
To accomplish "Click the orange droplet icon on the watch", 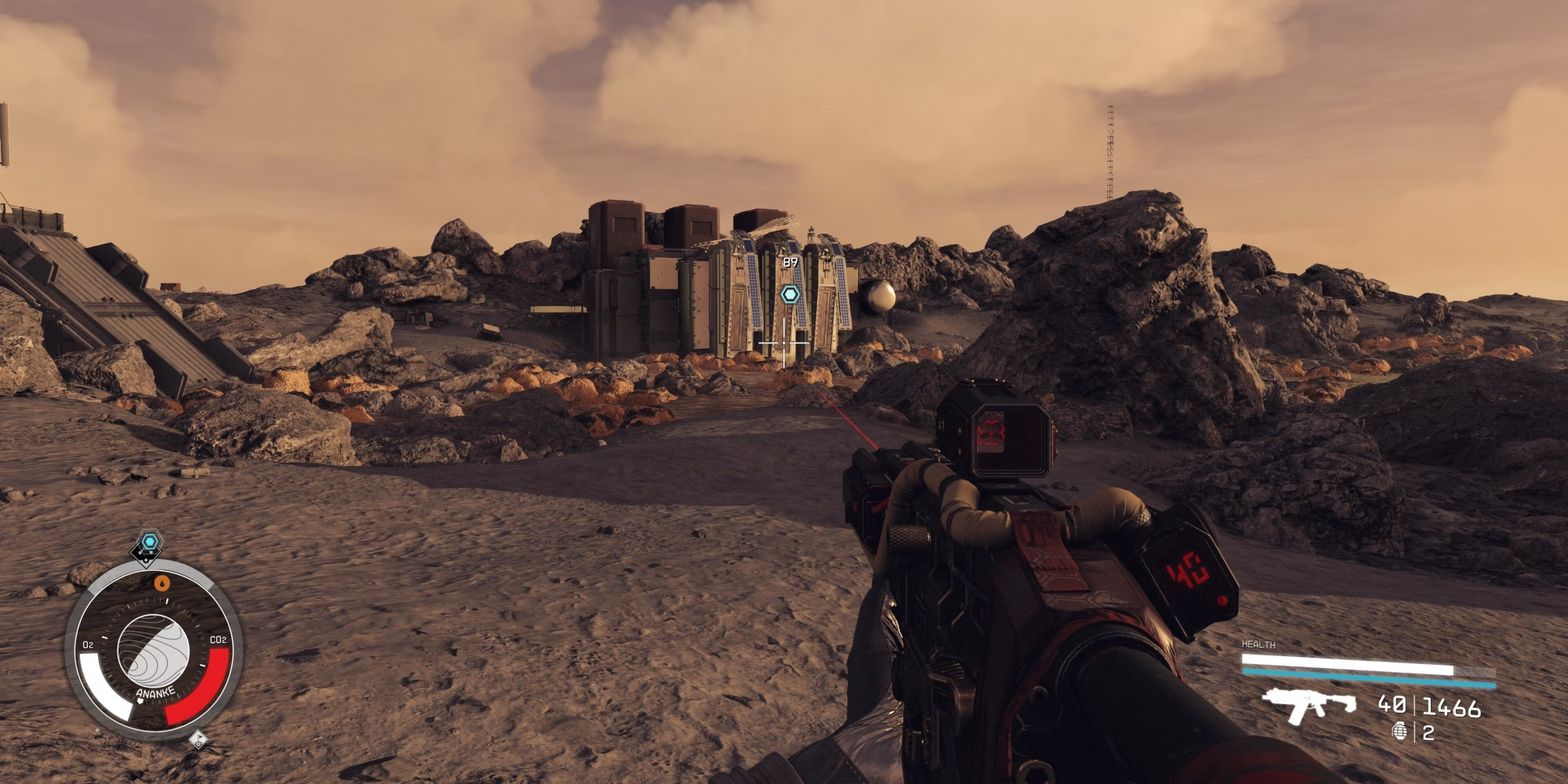I will [x=162, y=583].
